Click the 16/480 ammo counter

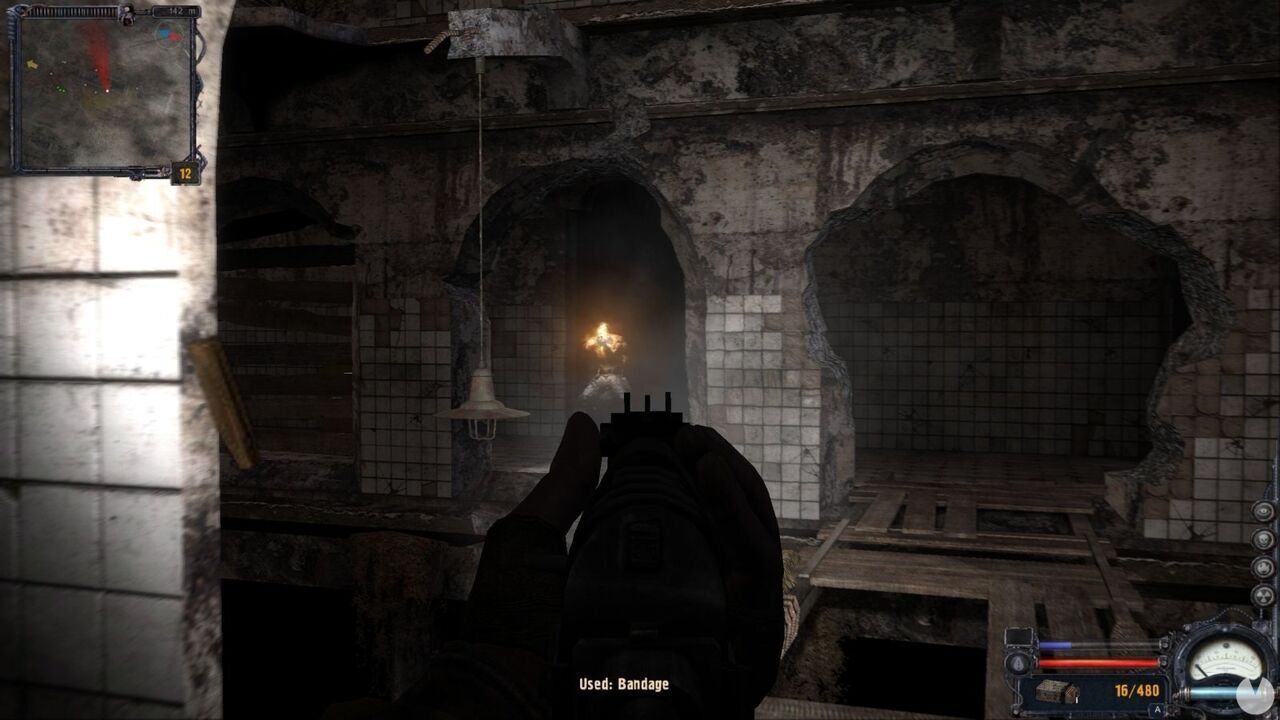[1136, 690]
